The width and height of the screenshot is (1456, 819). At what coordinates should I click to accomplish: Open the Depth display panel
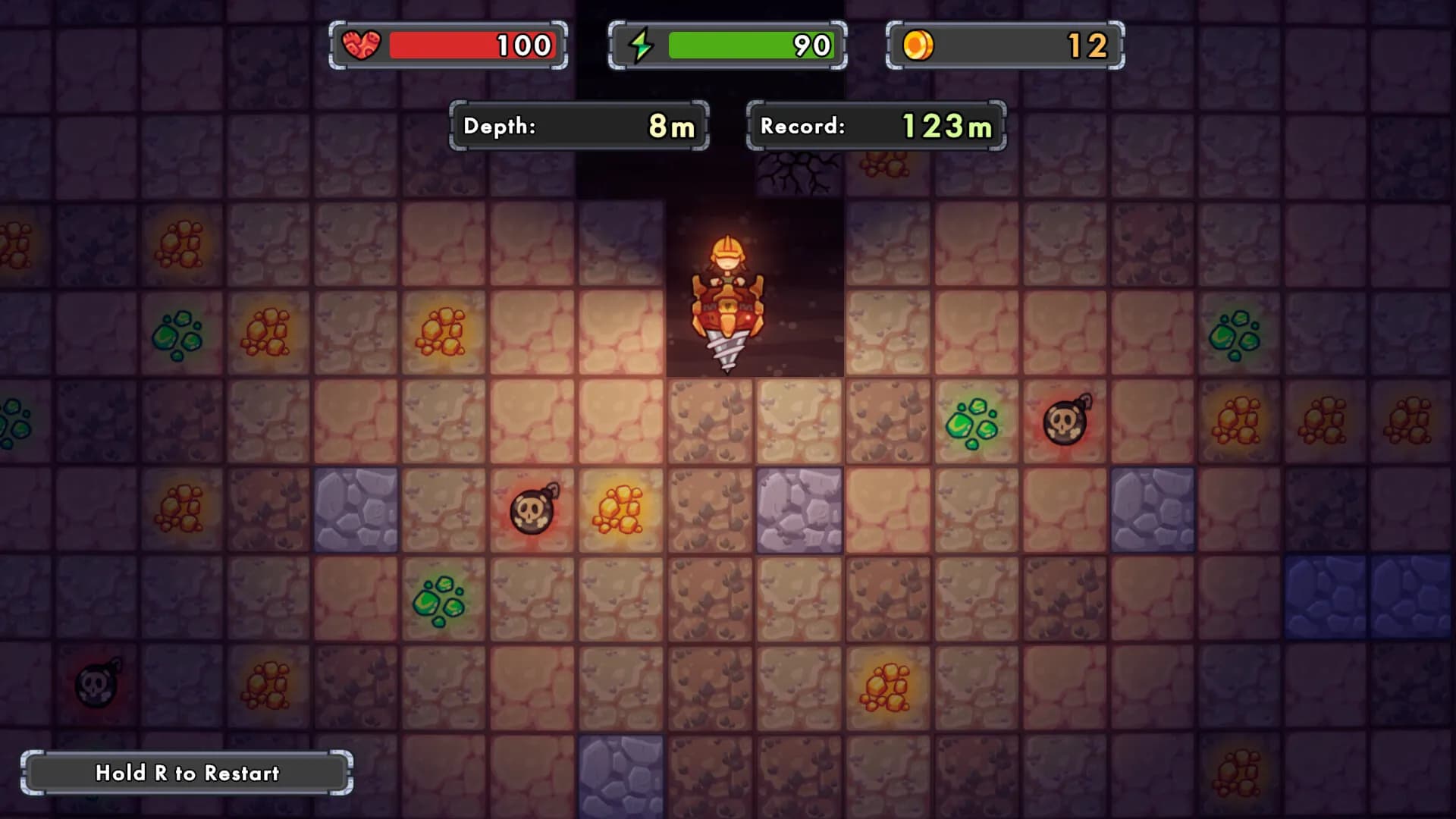(580, 127)
